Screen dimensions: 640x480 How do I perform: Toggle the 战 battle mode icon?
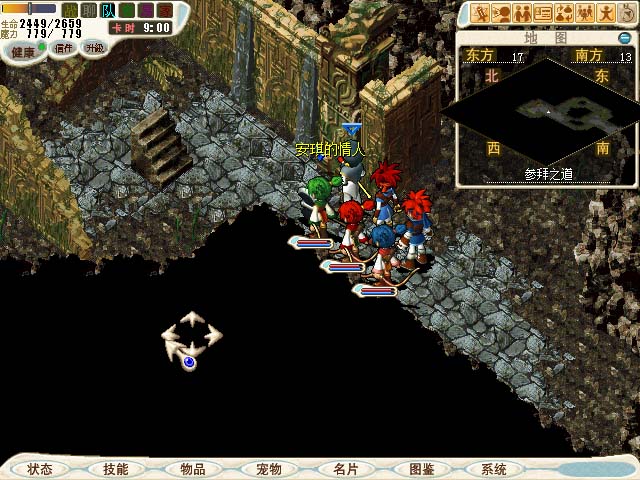coord(70,11)
